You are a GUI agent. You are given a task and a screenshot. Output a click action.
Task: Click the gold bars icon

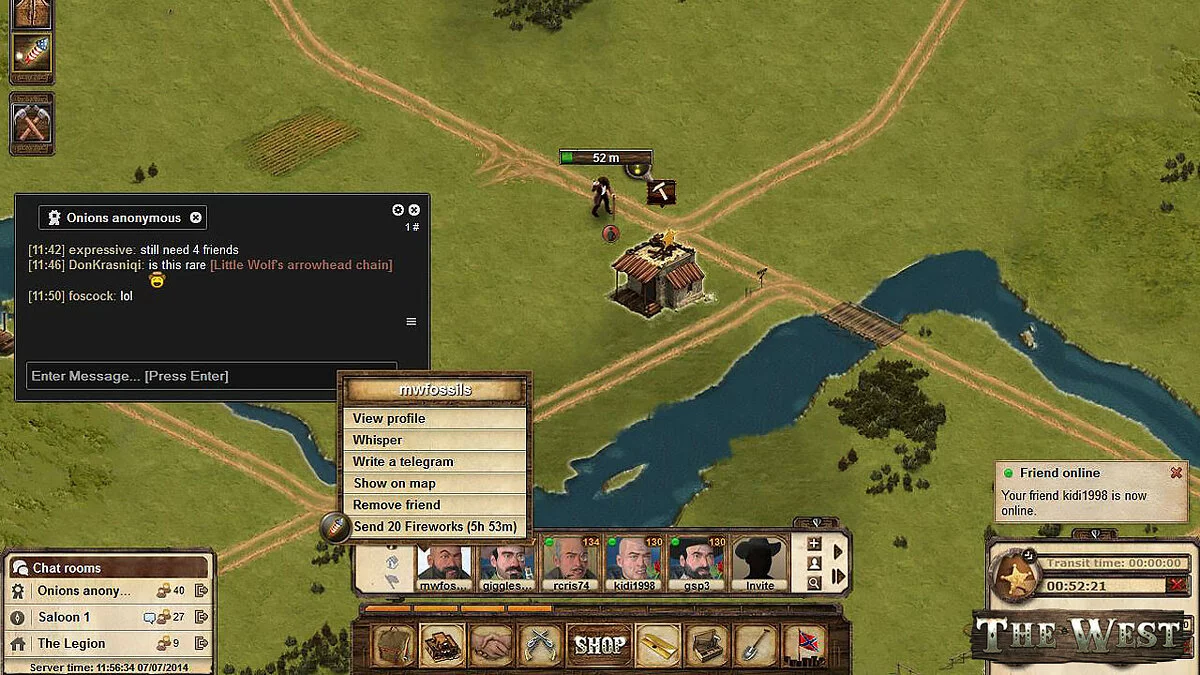(657, 645)
